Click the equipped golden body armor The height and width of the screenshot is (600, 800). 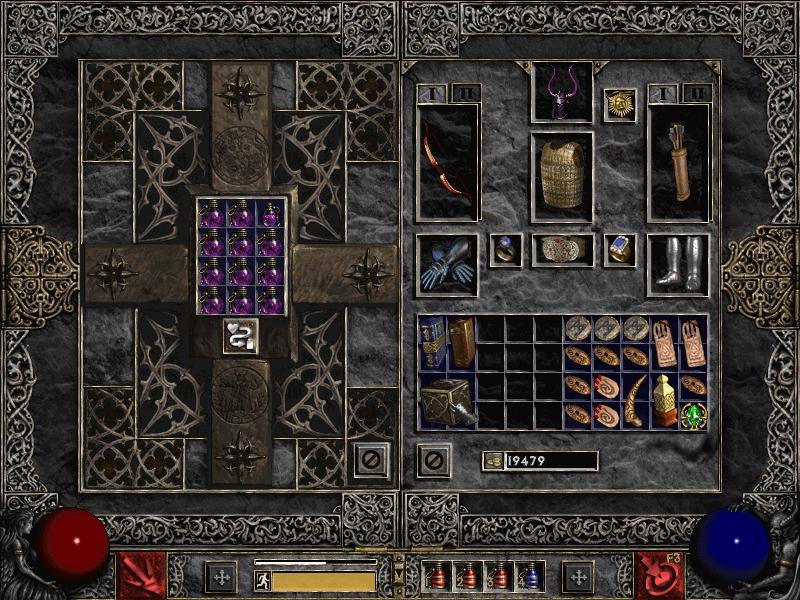(x=561, y=172)
